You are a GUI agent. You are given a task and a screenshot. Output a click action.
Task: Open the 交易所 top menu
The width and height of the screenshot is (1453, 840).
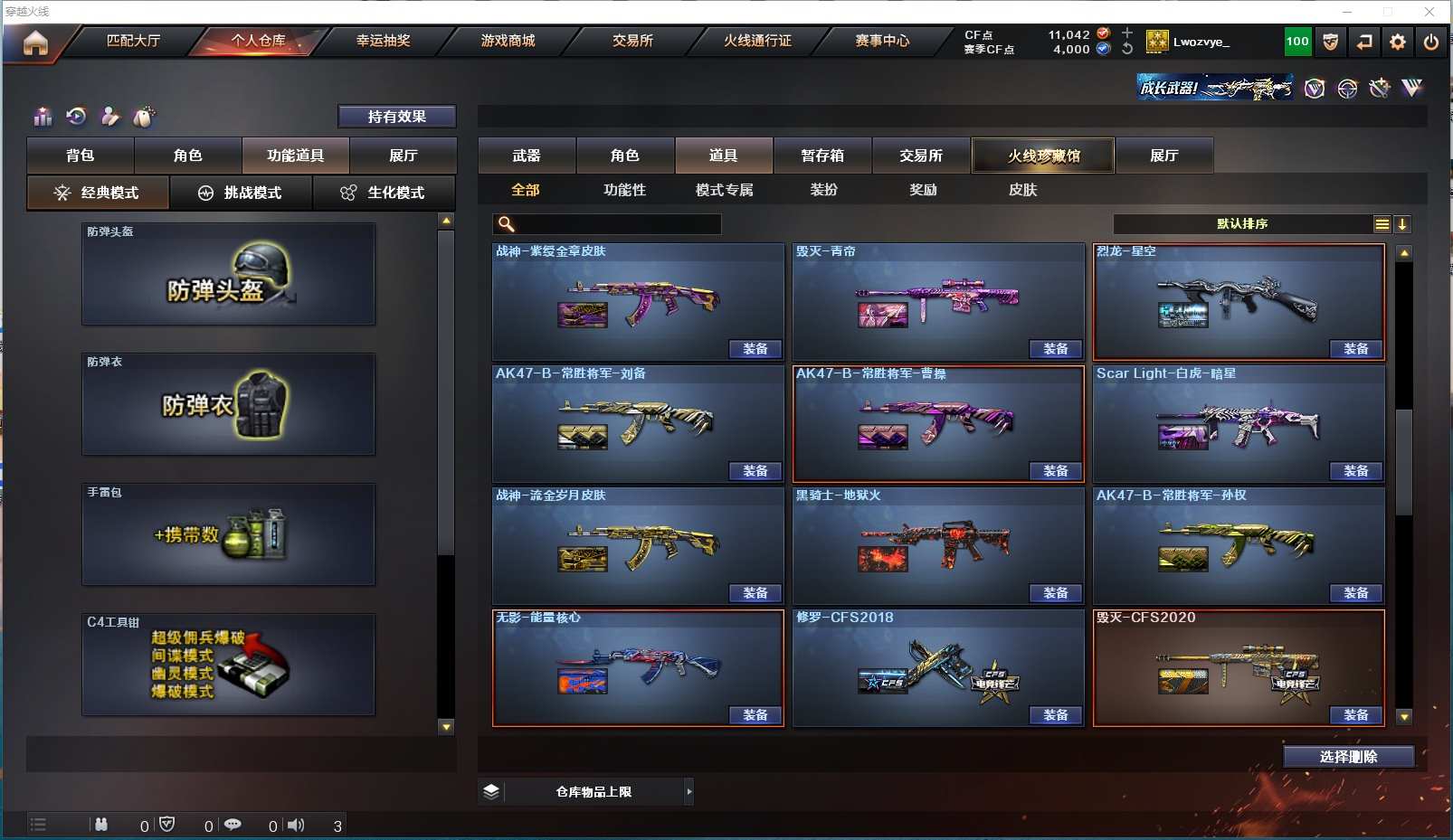tap(632, 41)
